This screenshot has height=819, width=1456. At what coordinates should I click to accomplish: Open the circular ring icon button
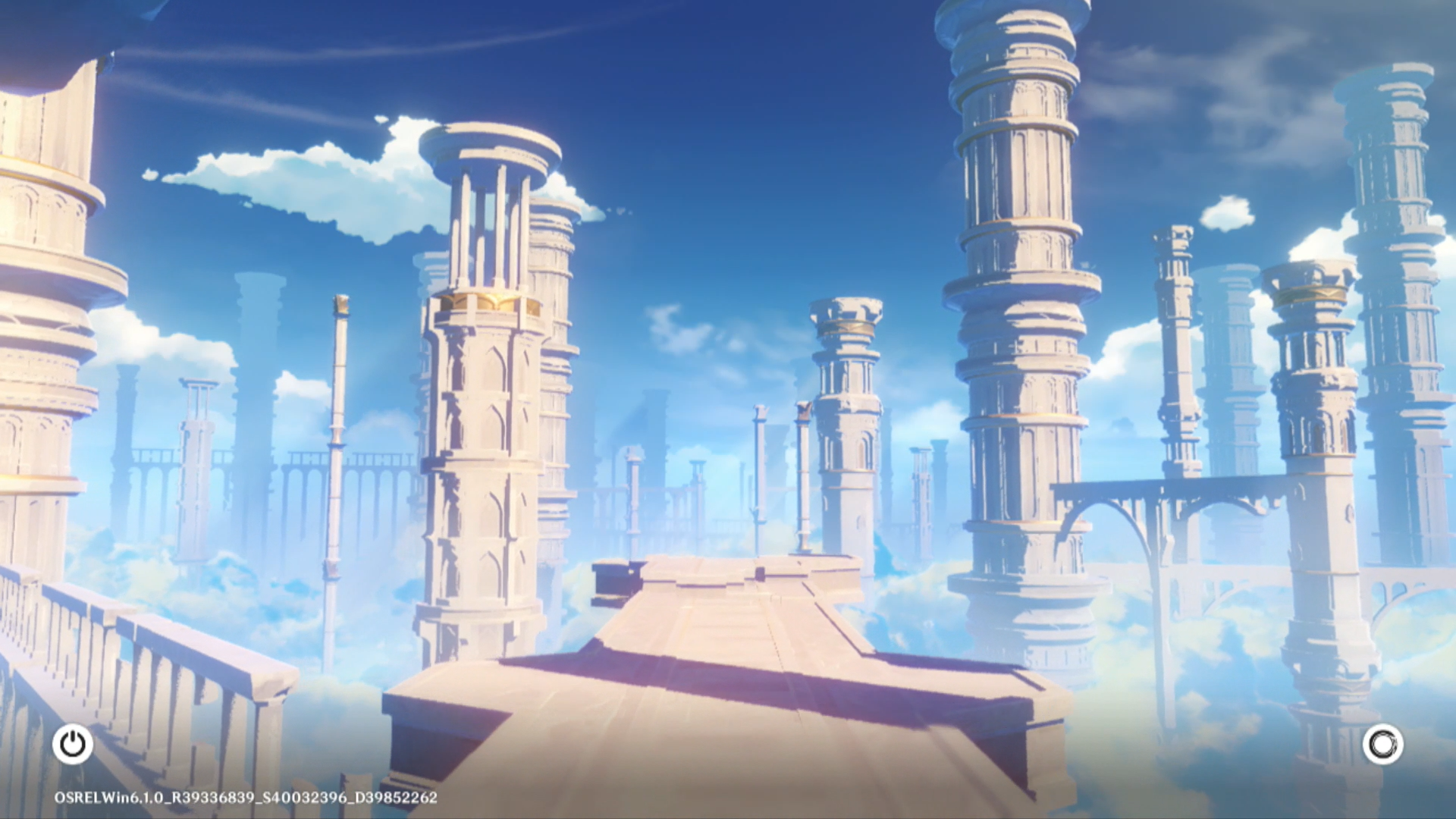click(x=1382, y=744)
